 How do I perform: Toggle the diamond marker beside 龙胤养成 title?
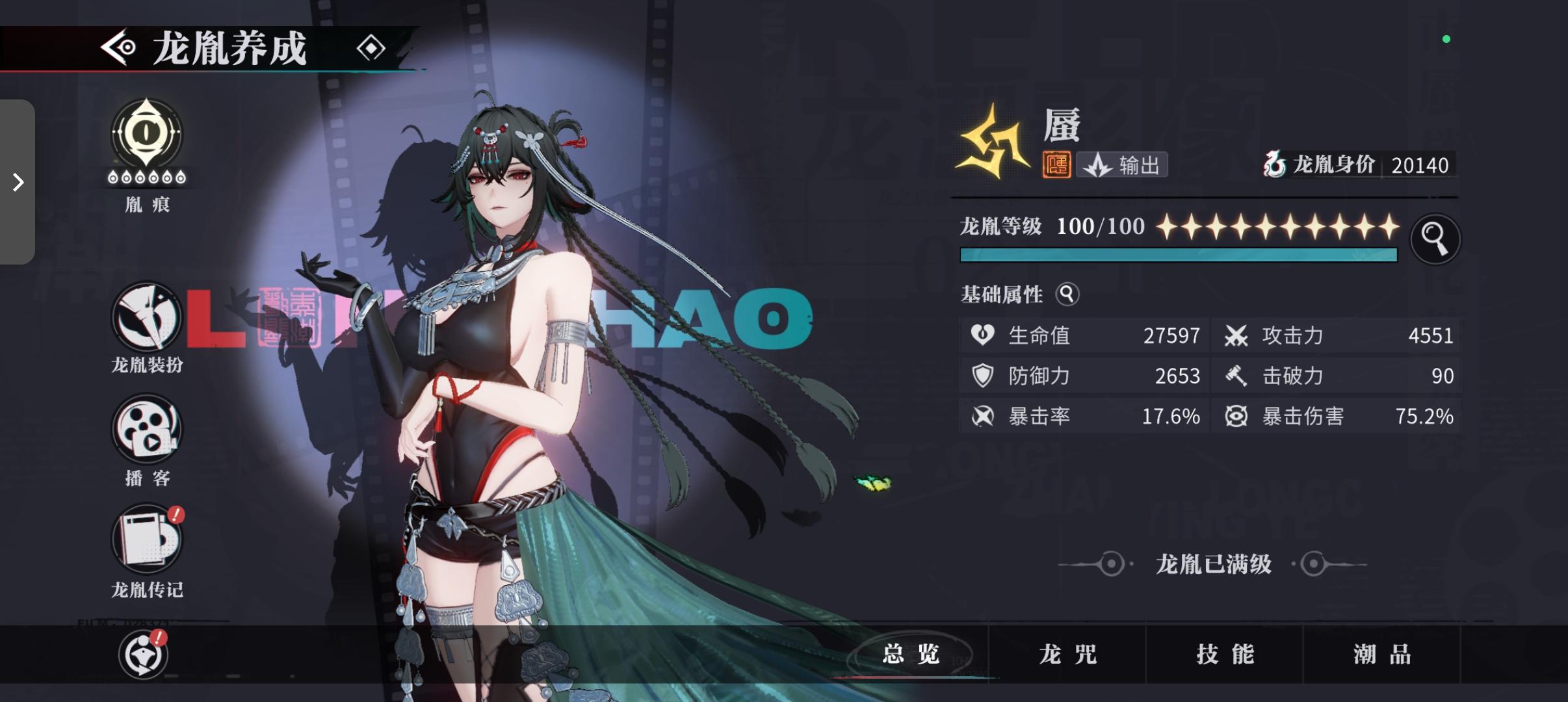(x=372, y=47)
